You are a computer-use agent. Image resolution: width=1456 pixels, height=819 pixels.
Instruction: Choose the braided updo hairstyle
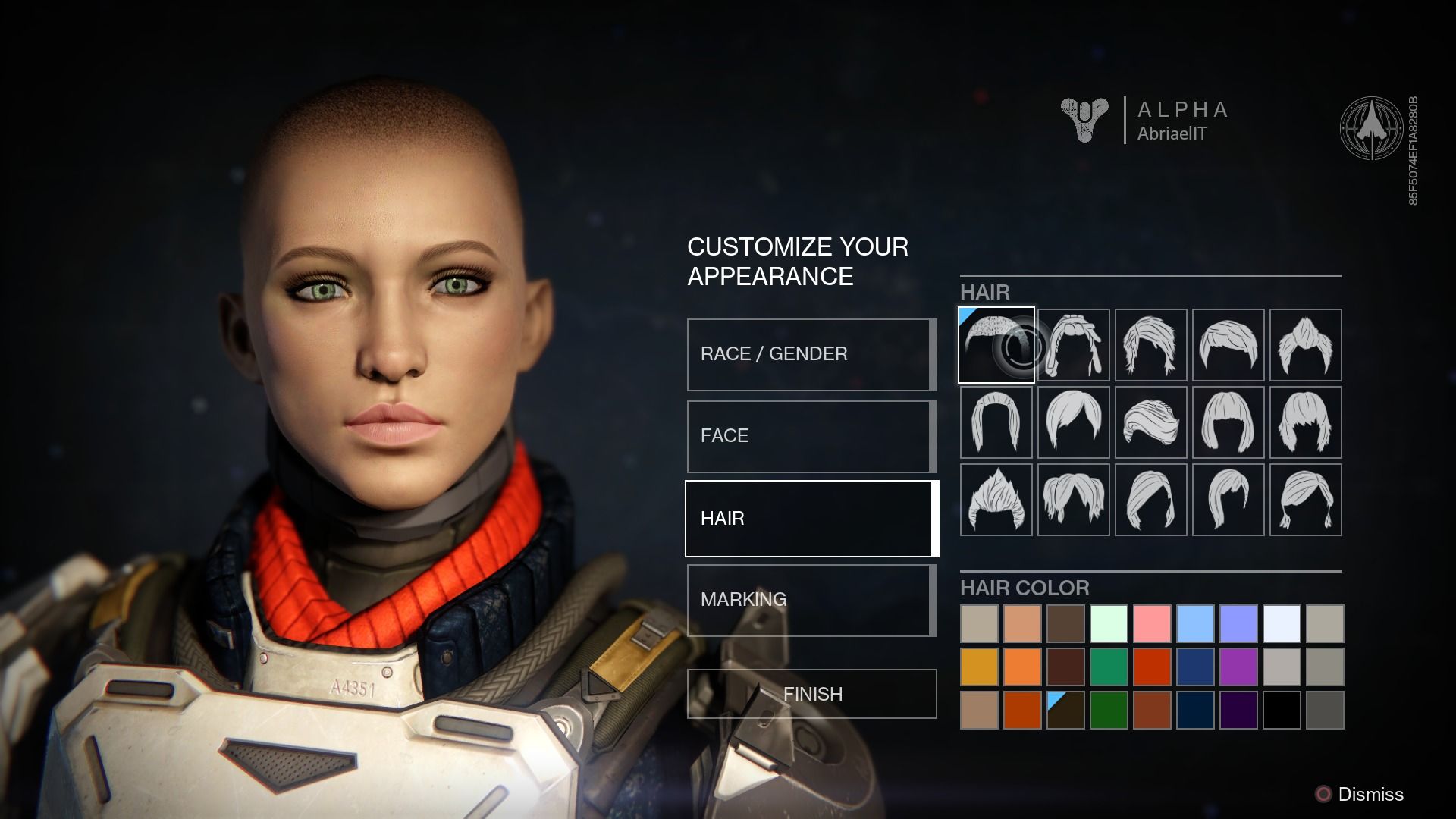point(1073,345)
